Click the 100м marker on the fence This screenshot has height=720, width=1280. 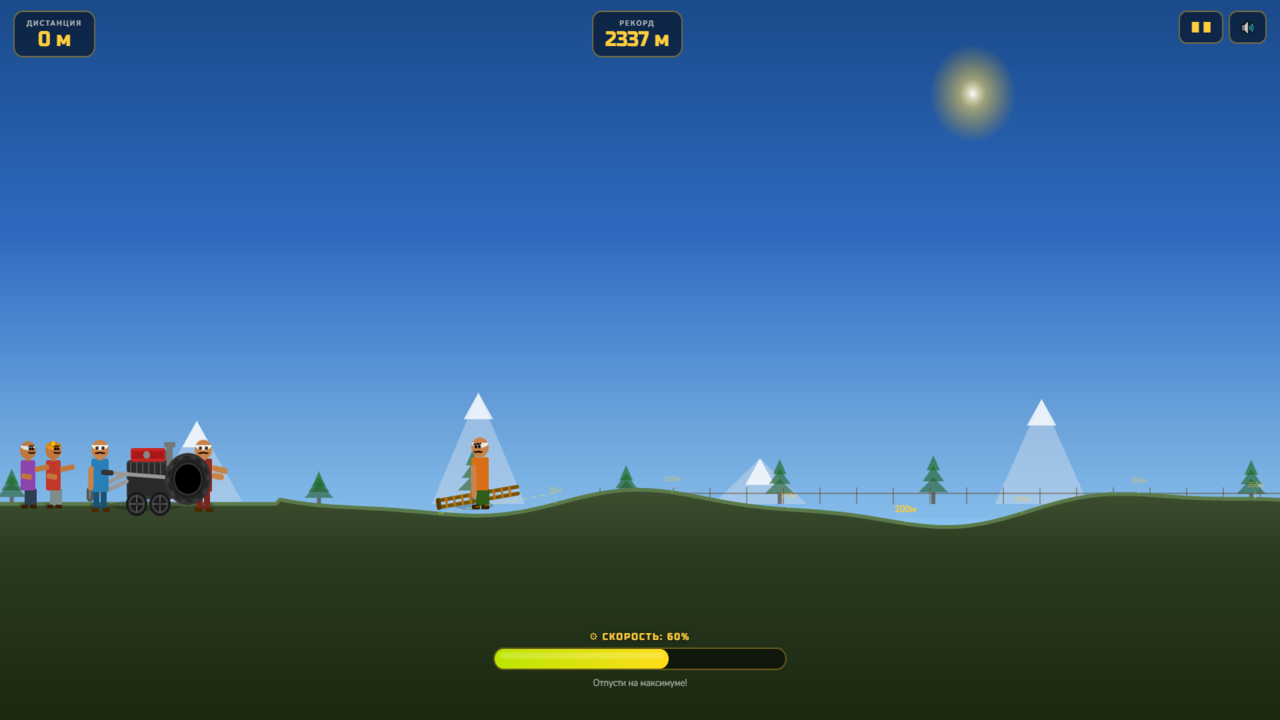tap(670, 477)
